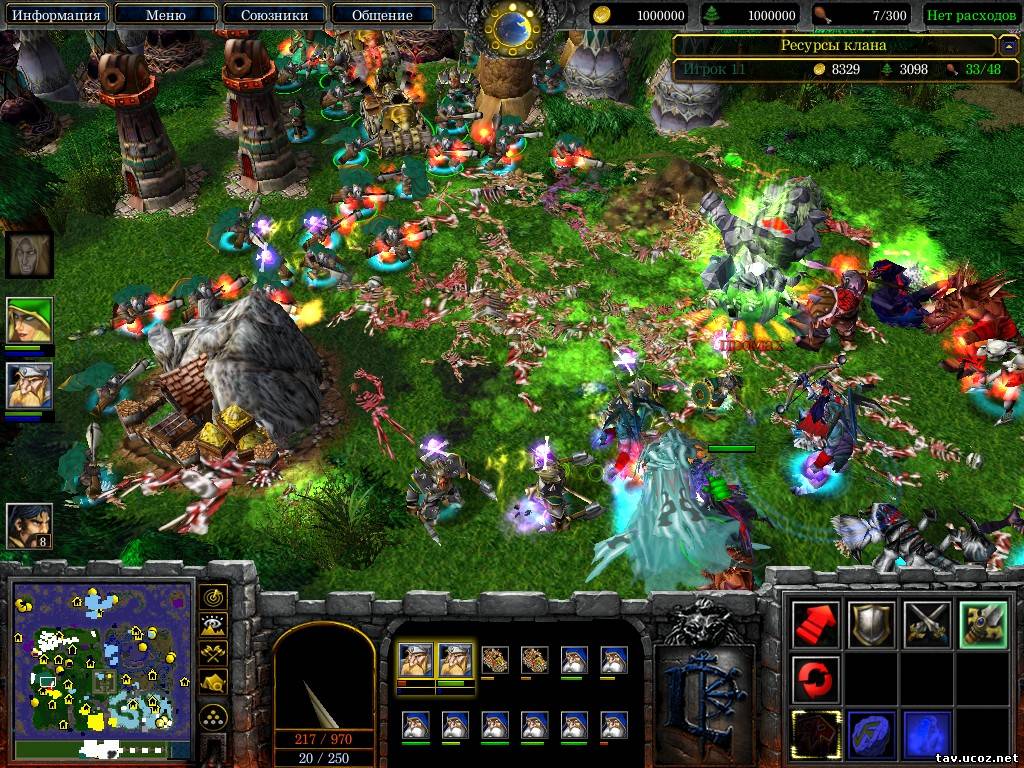
Task: Open the Общение chat menu
Action: 382,15
